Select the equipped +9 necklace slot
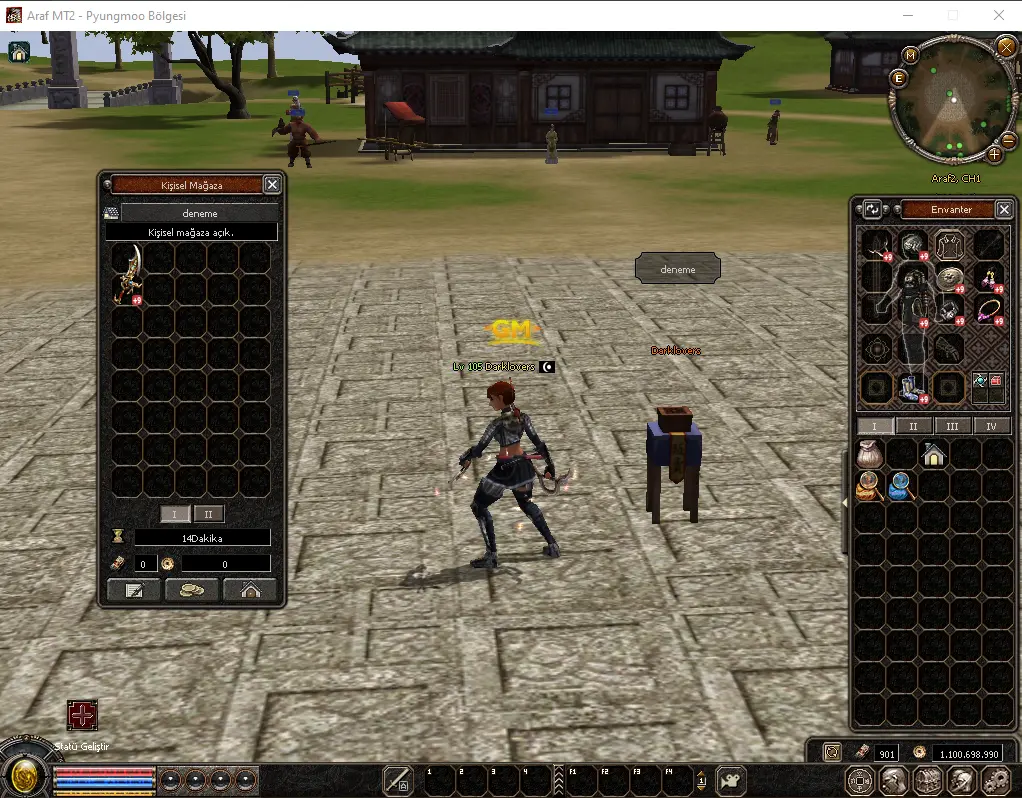This screenshot has width=1022, height=798. point(990,311)
